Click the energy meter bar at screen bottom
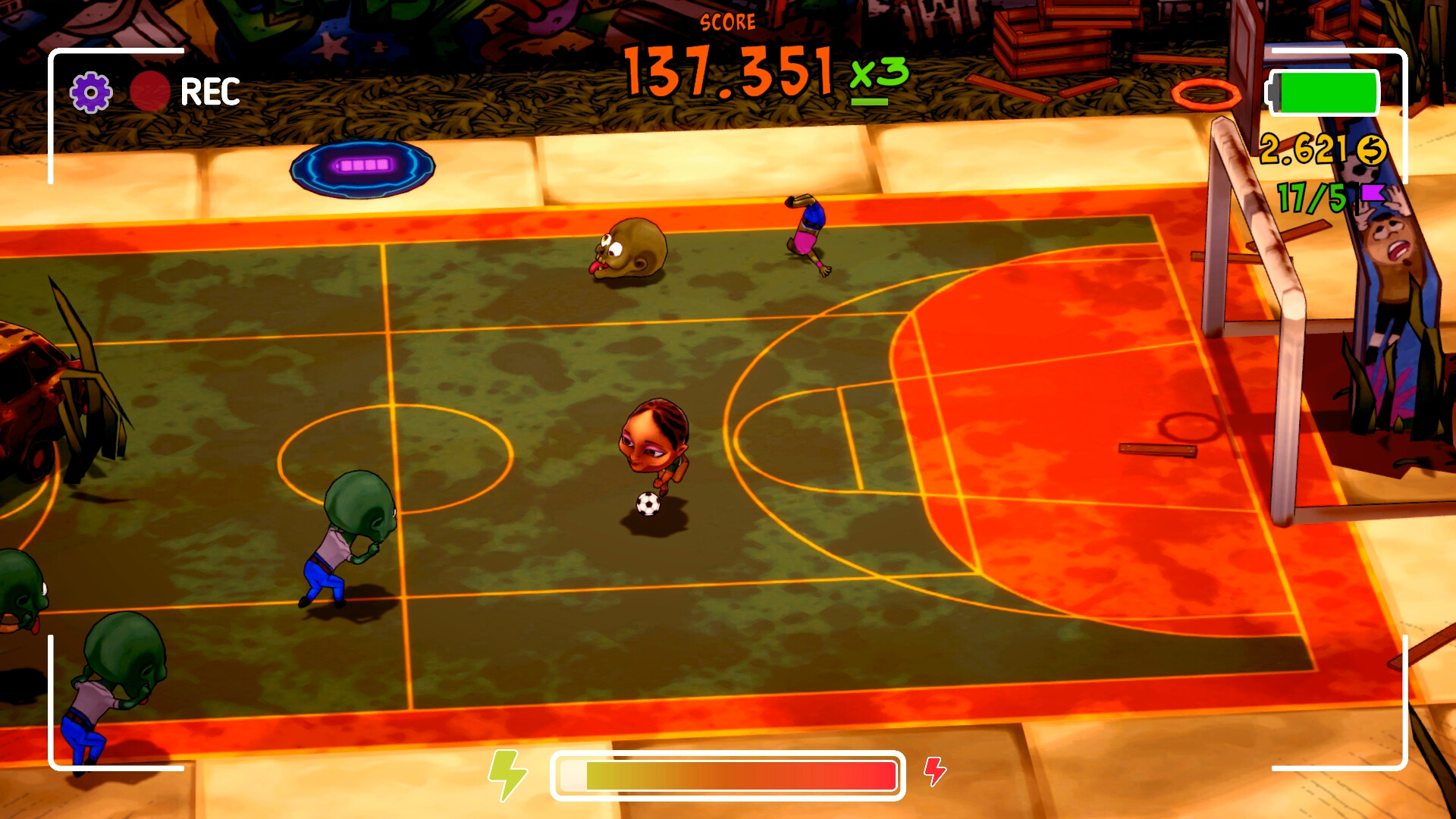This screenshot has width=1456, height=819. (x=728, y=776)
